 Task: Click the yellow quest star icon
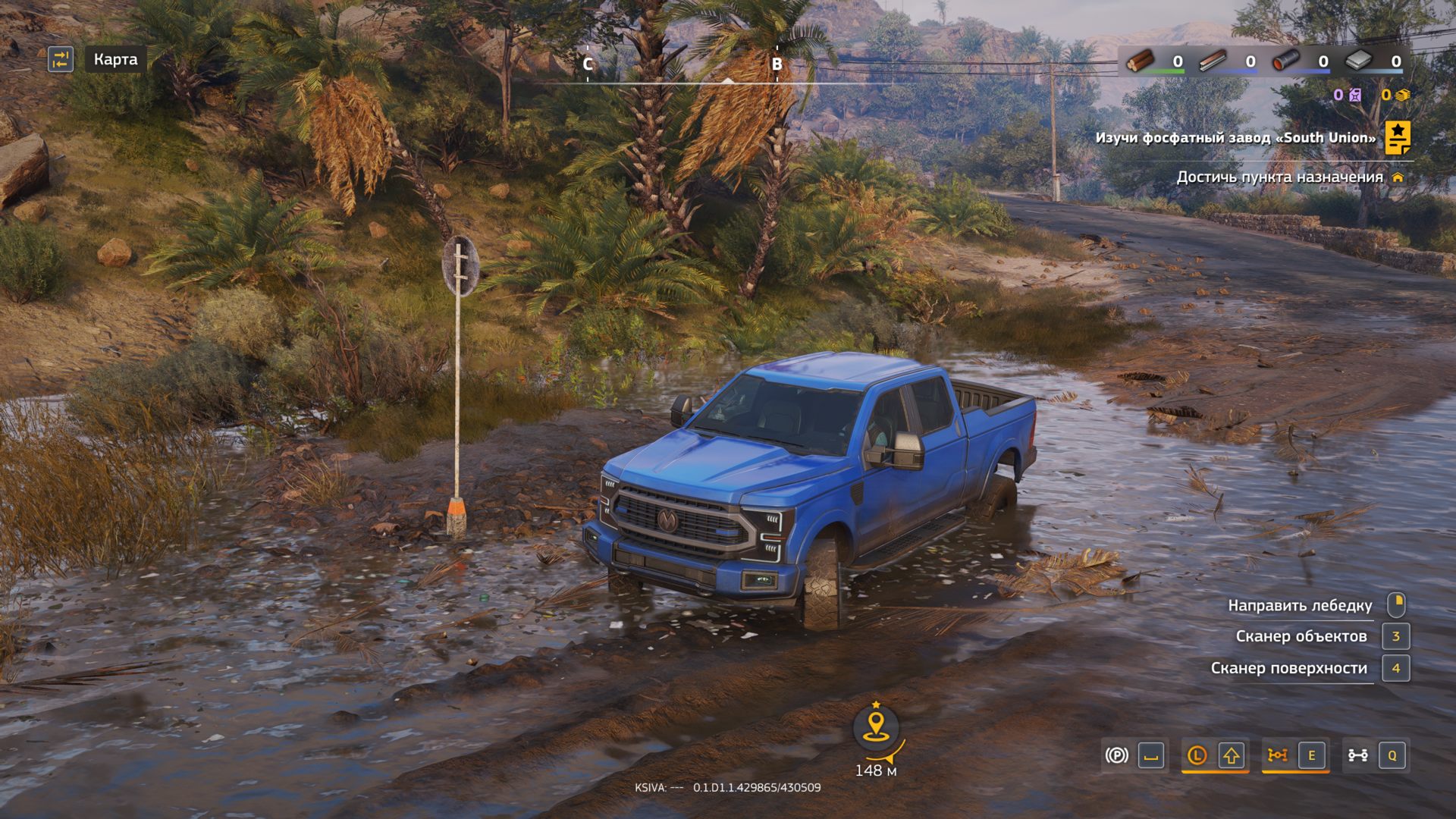point(1397,137)
